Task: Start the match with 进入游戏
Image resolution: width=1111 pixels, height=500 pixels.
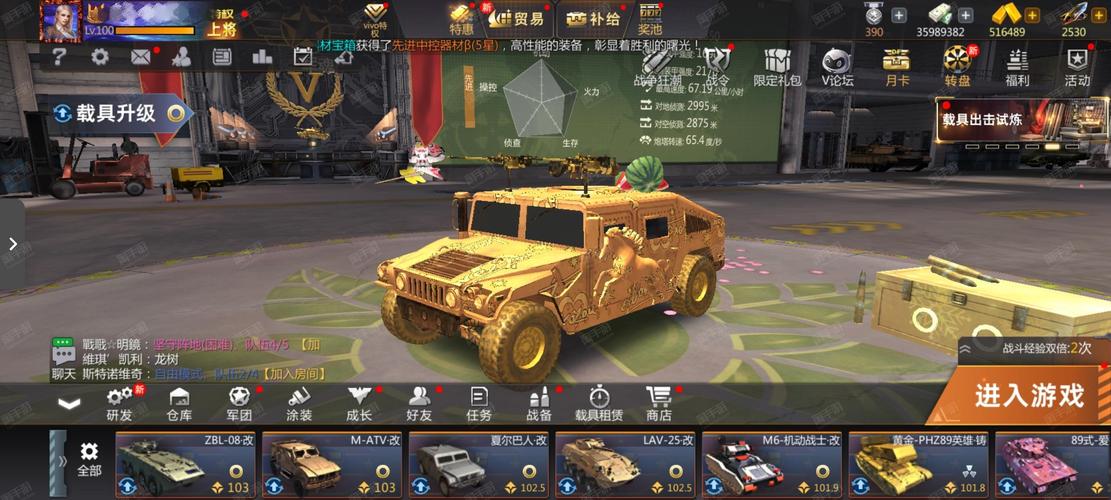Action: [1028, 395]
